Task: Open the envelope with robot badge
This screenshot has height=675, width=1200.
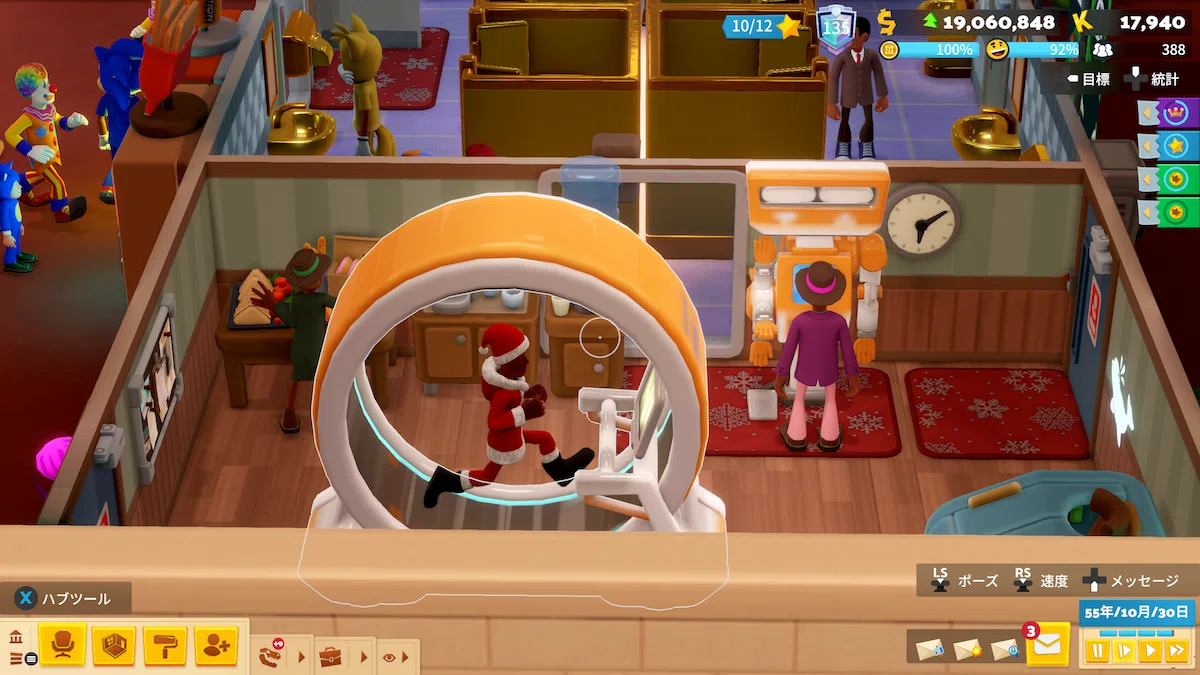Action: (930, 649)
